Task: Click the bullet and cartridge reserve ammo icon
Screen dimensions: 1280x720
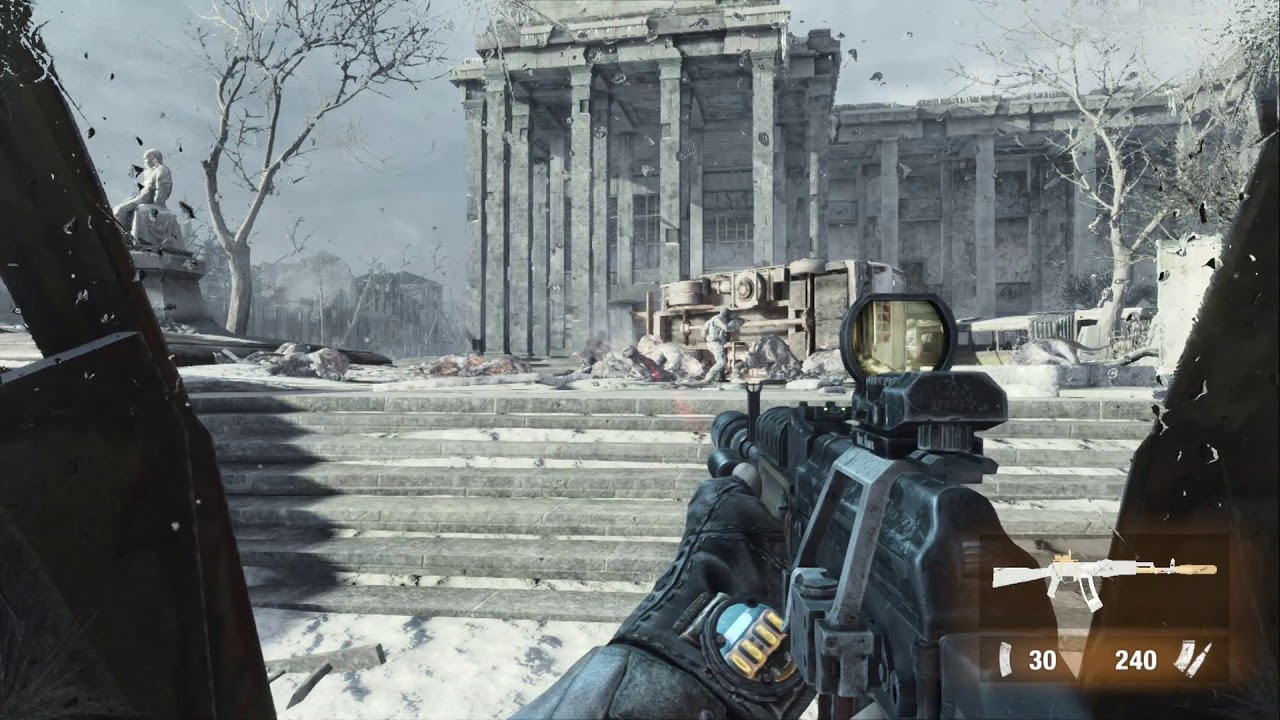Action: click(1192, 657)
